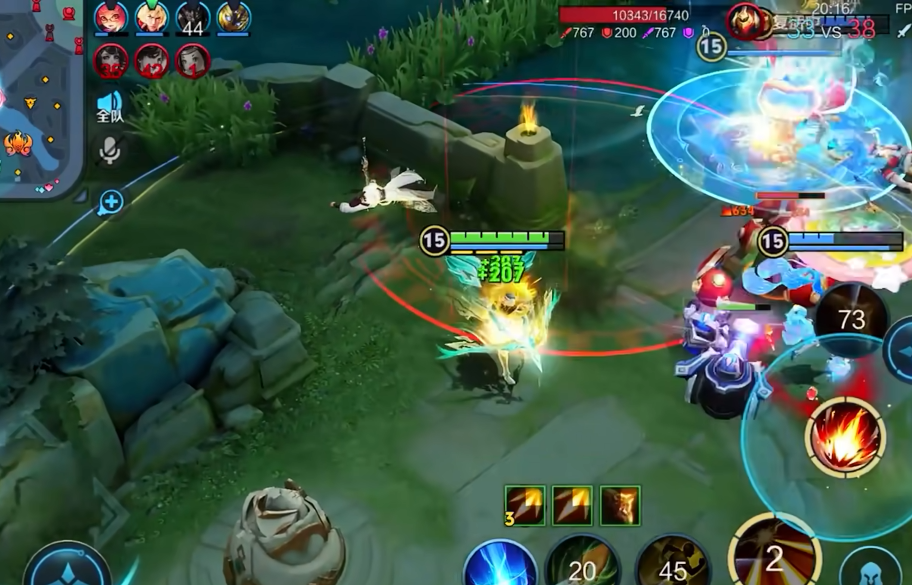
Task: Tap the skill on 73 cooldown
Action: pos(851,320)
